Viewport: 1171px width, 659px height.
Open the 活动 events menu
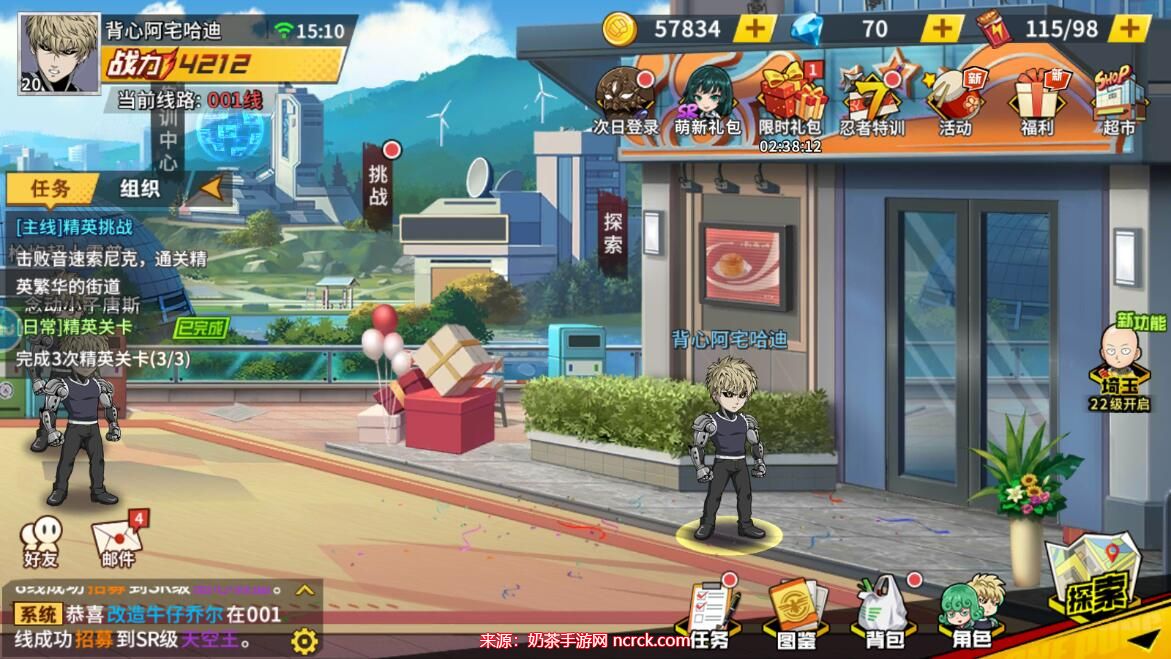tap(955, 100)
